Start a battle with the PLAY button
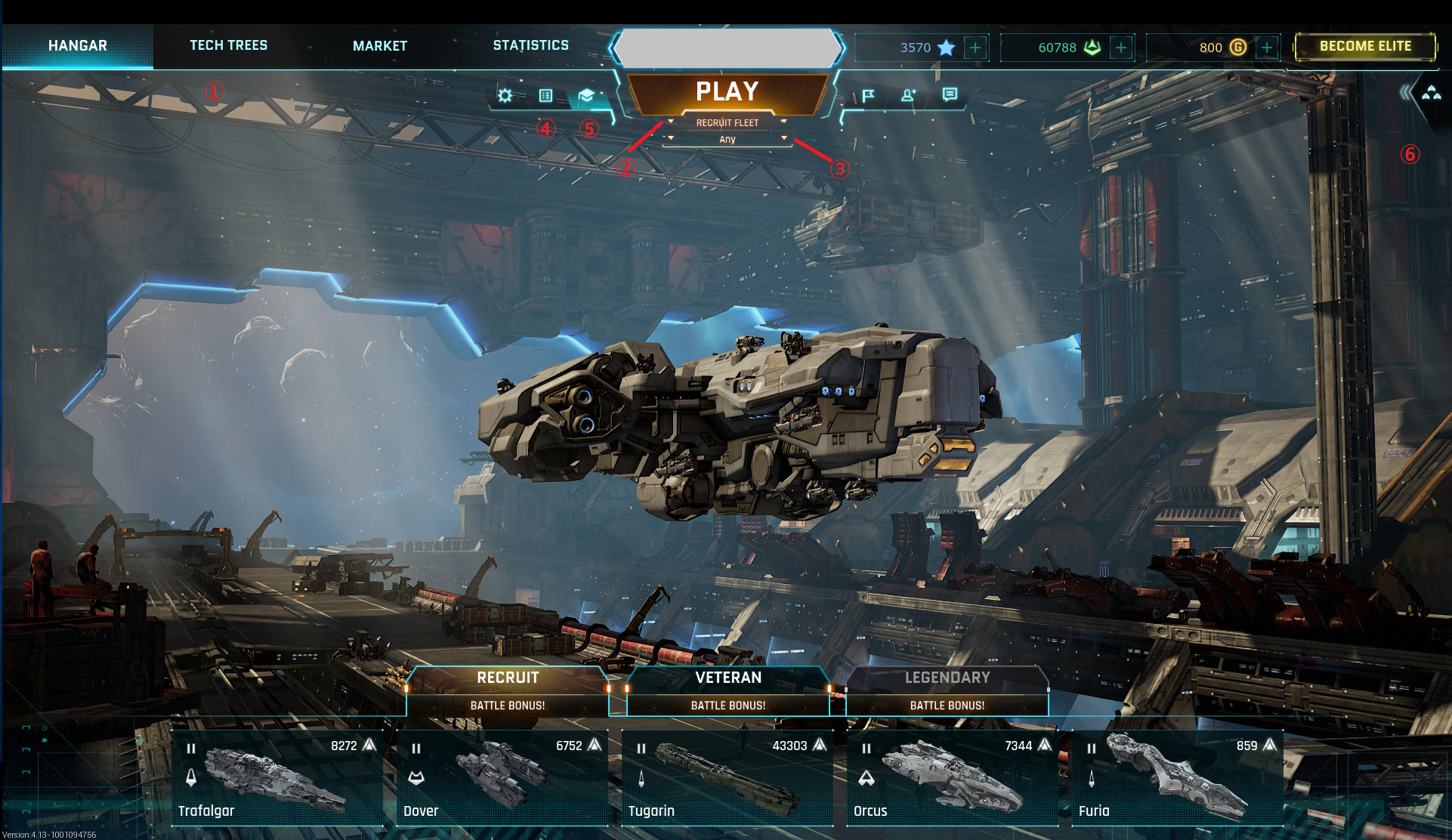 tap(727, 91)
